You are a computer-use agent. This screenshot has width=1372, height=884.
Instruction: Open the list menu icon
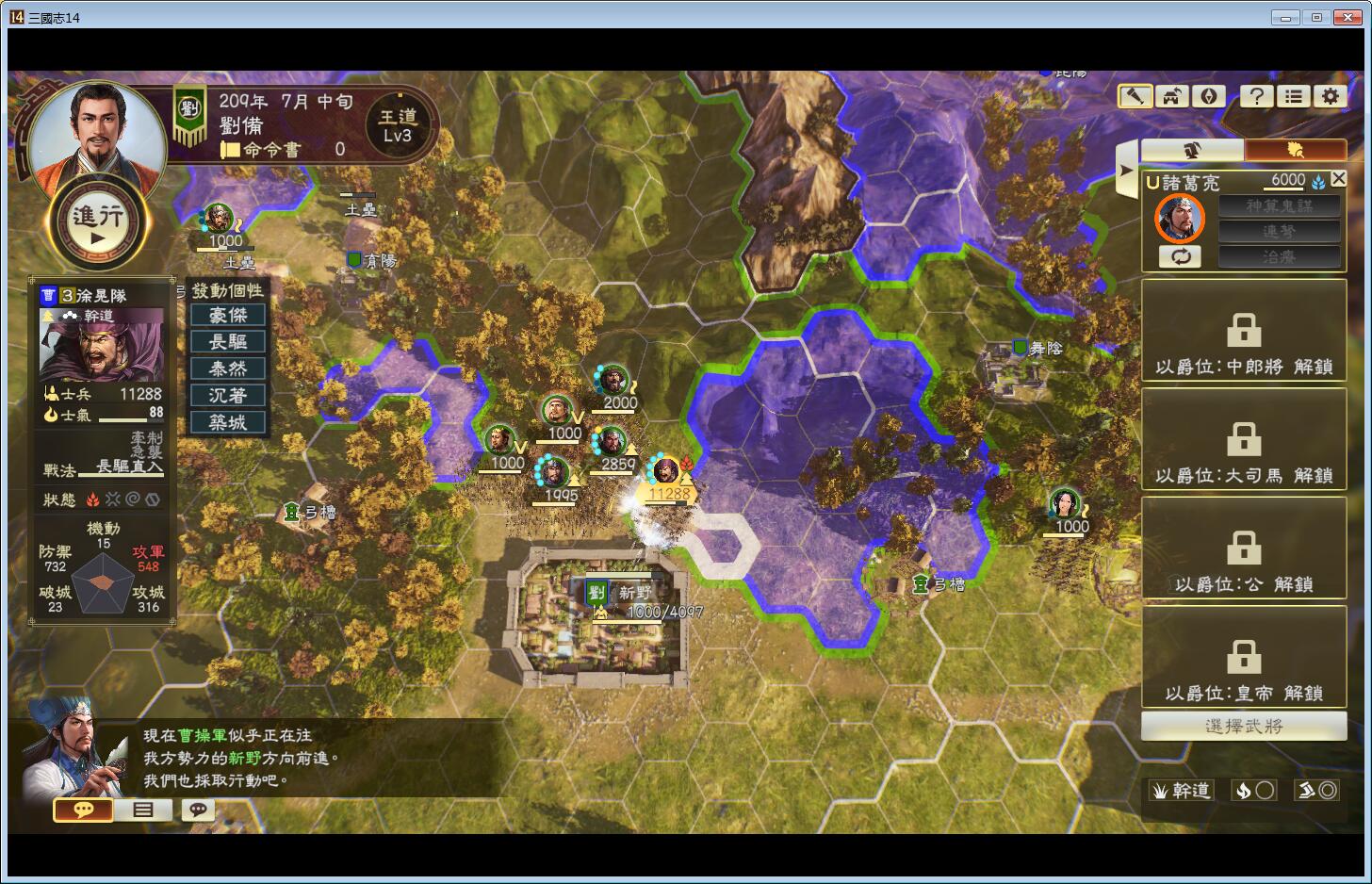coord(1294,95)
